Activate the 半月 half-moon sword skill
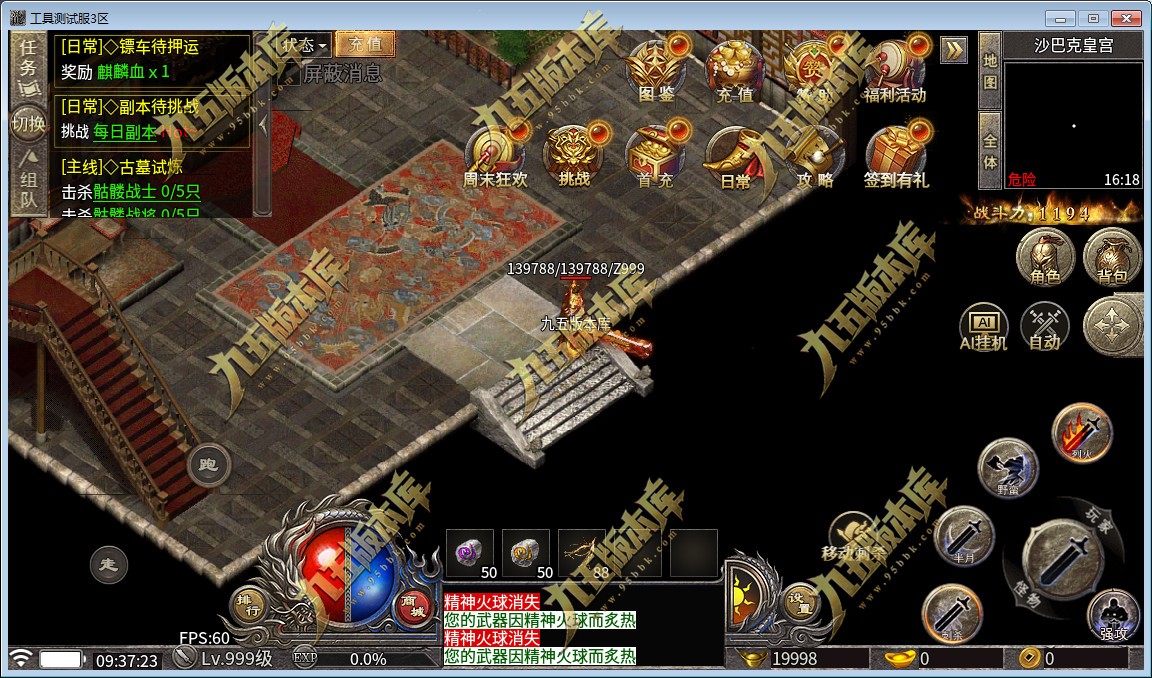This screenshot has width=1152, height=678. click(964, 535)
